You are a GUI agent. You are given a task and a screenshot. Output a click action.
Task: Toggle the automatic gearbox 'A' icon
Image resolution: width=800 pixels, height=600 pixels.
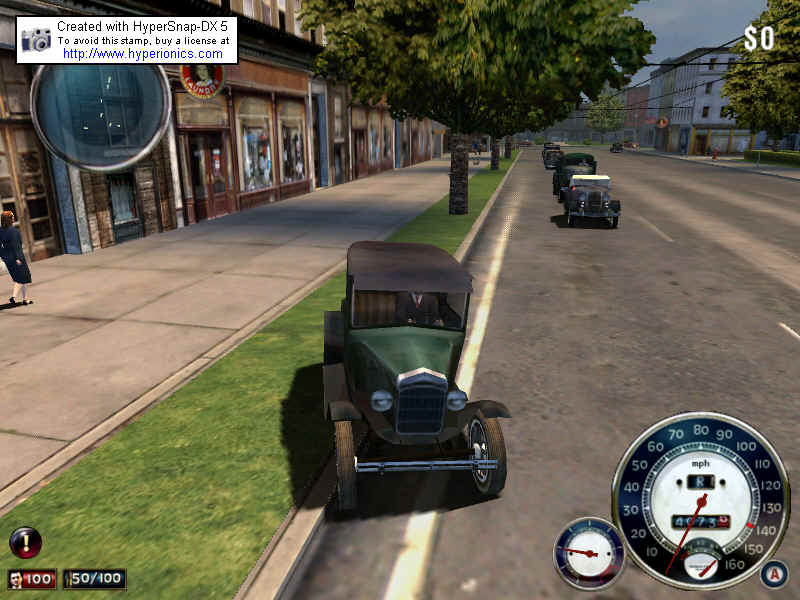pos(773,574)
